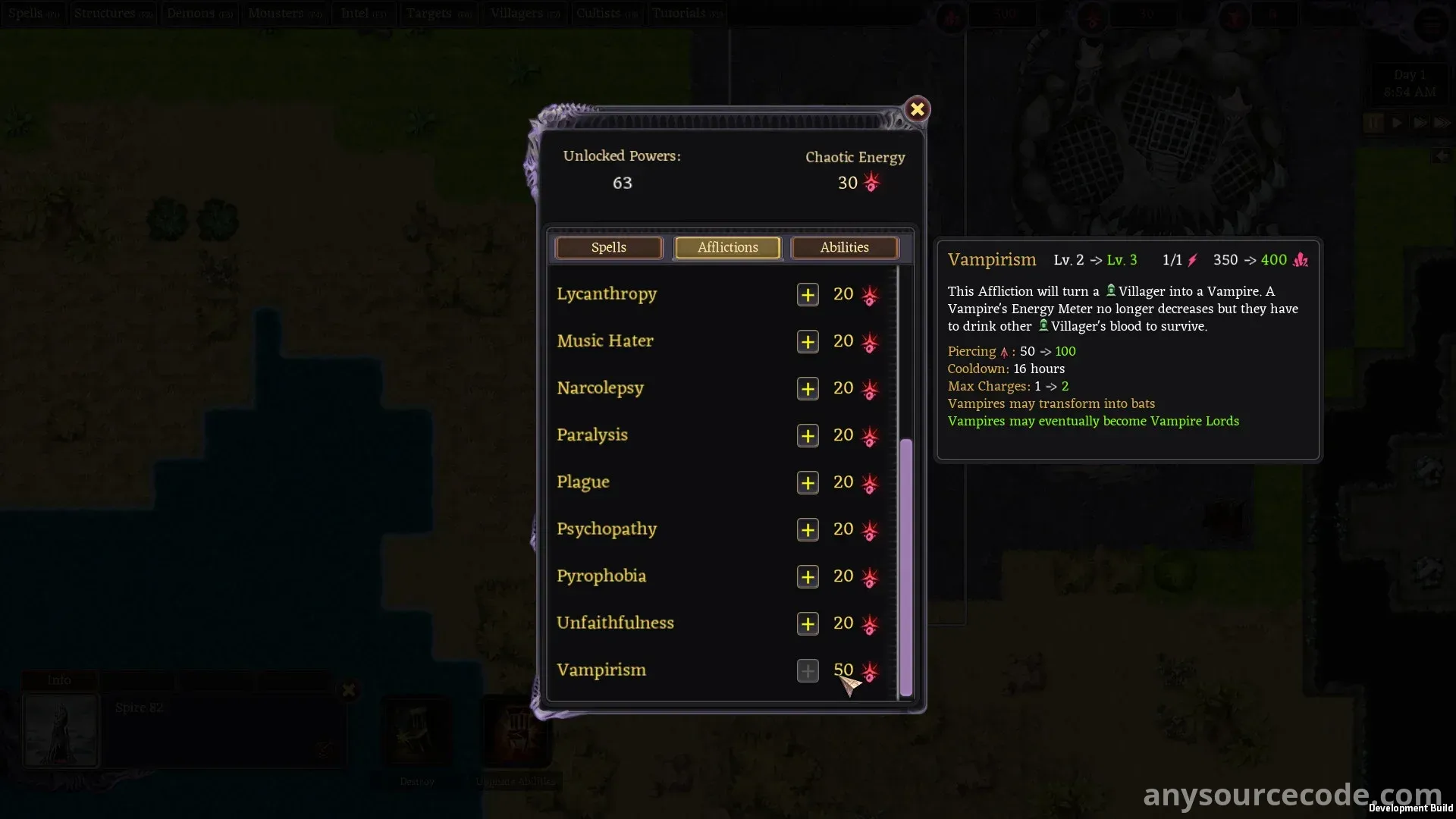Add a level to Paralysis
The height and width of the screenshot is (819, 1456).
(808, 436)
